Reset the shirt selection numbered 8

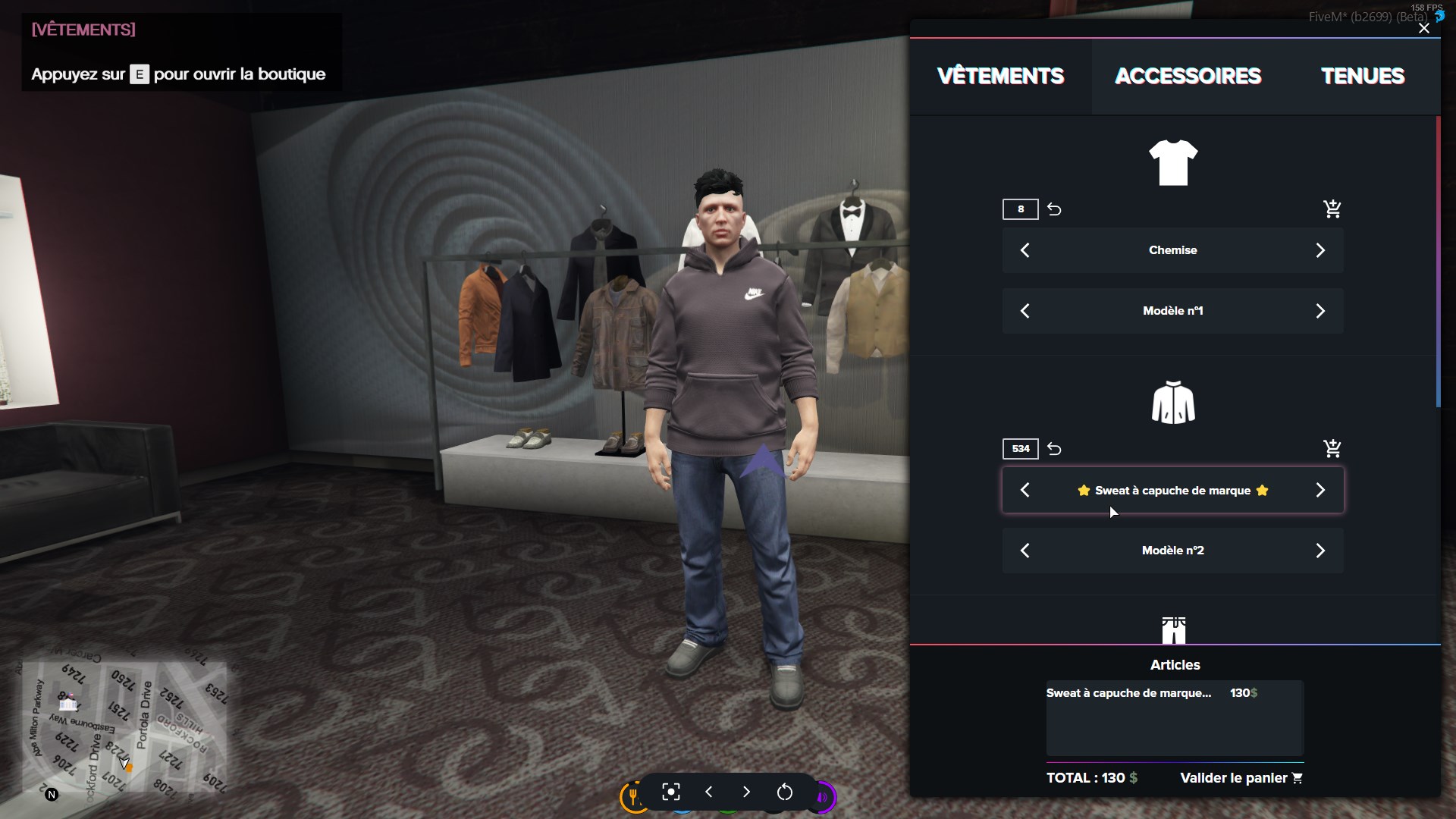pyautogui.click(x=1054, y=209)
